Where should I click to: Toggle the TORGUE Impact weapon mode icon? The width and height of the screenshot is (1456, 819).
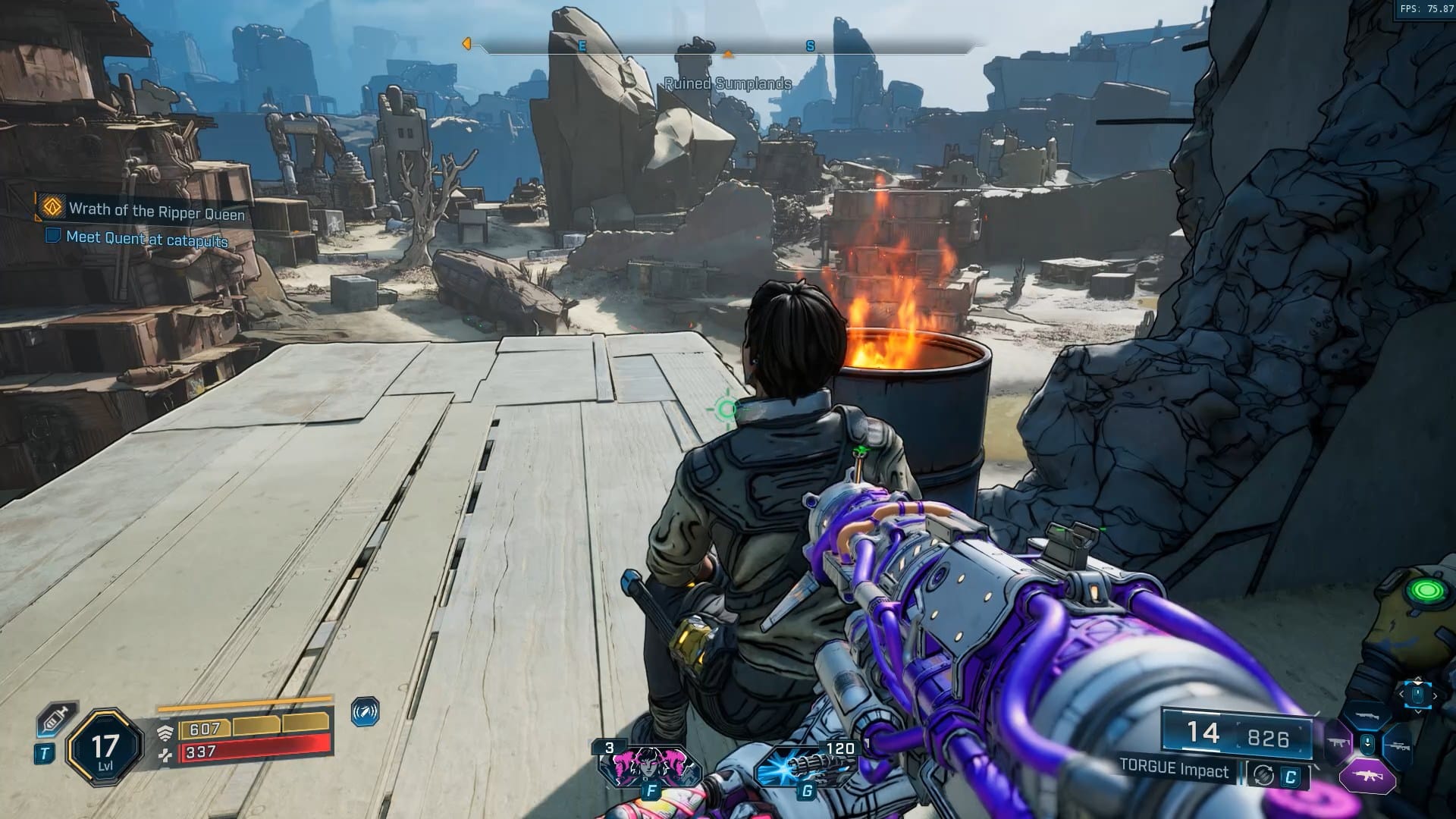pos(1264,775)
